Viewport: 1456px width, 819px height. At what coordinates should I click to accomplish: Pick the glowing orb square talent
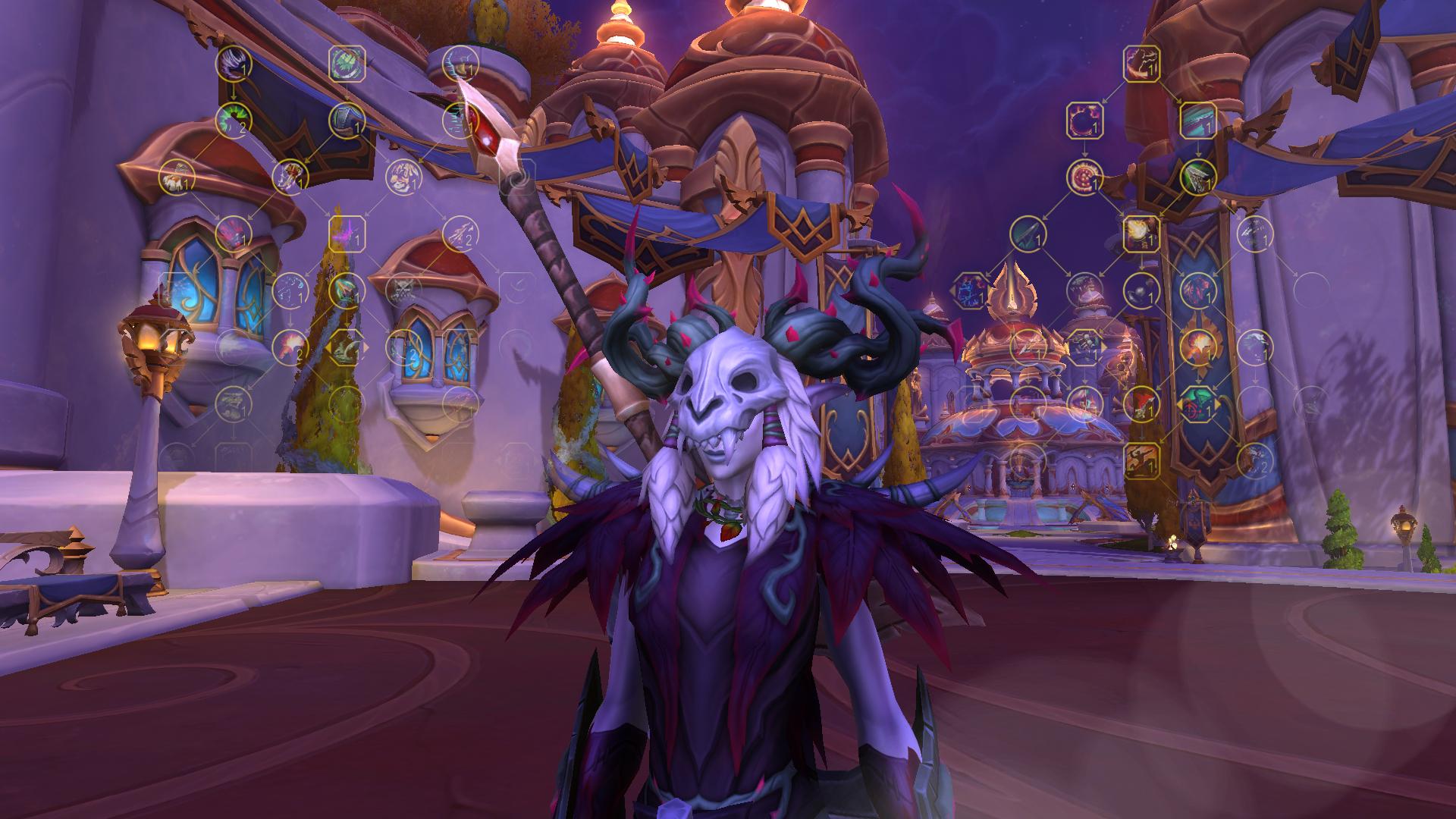tap(1140, 233)
